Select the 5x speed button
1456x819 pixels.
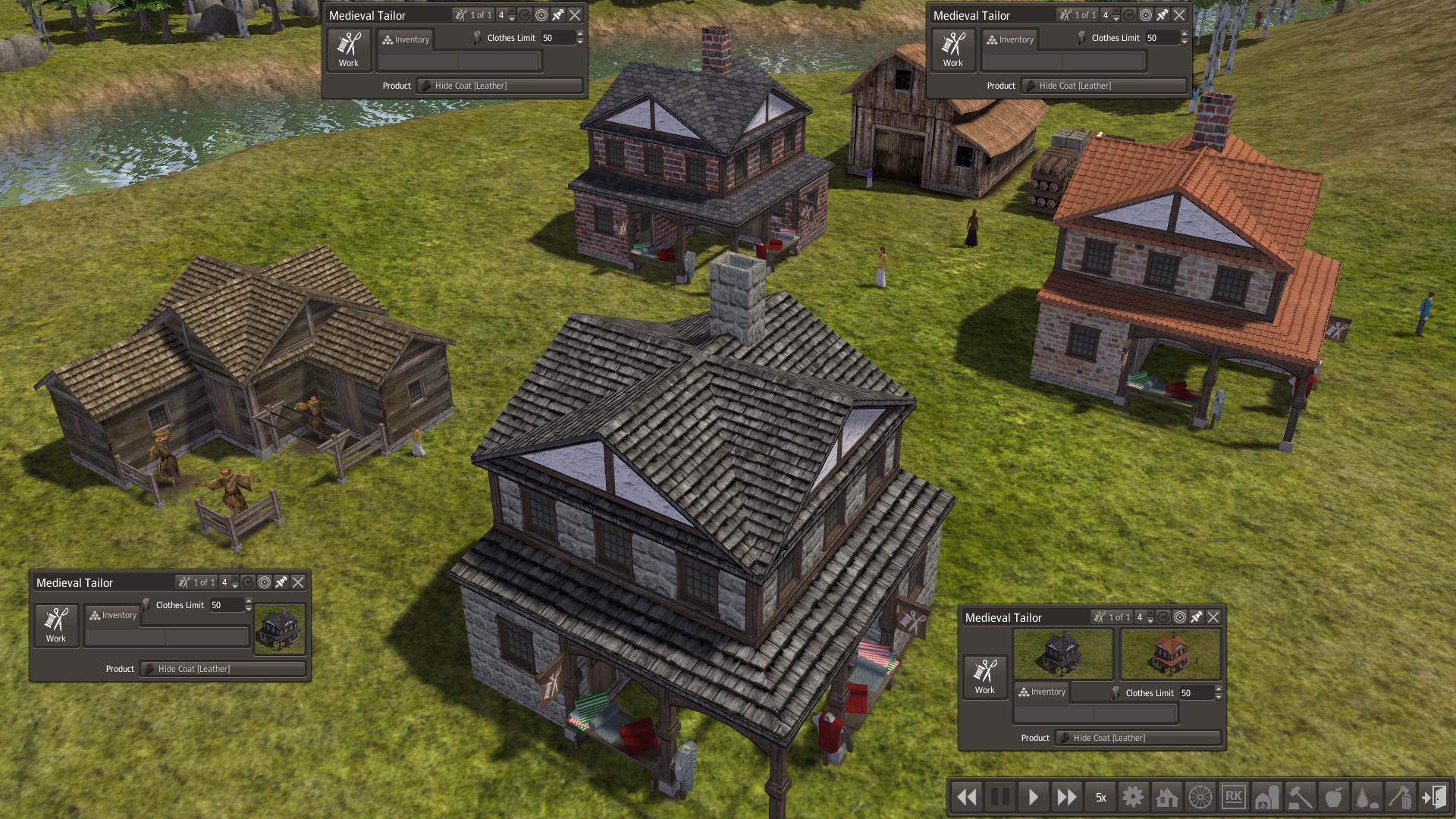pos(1100,797)
